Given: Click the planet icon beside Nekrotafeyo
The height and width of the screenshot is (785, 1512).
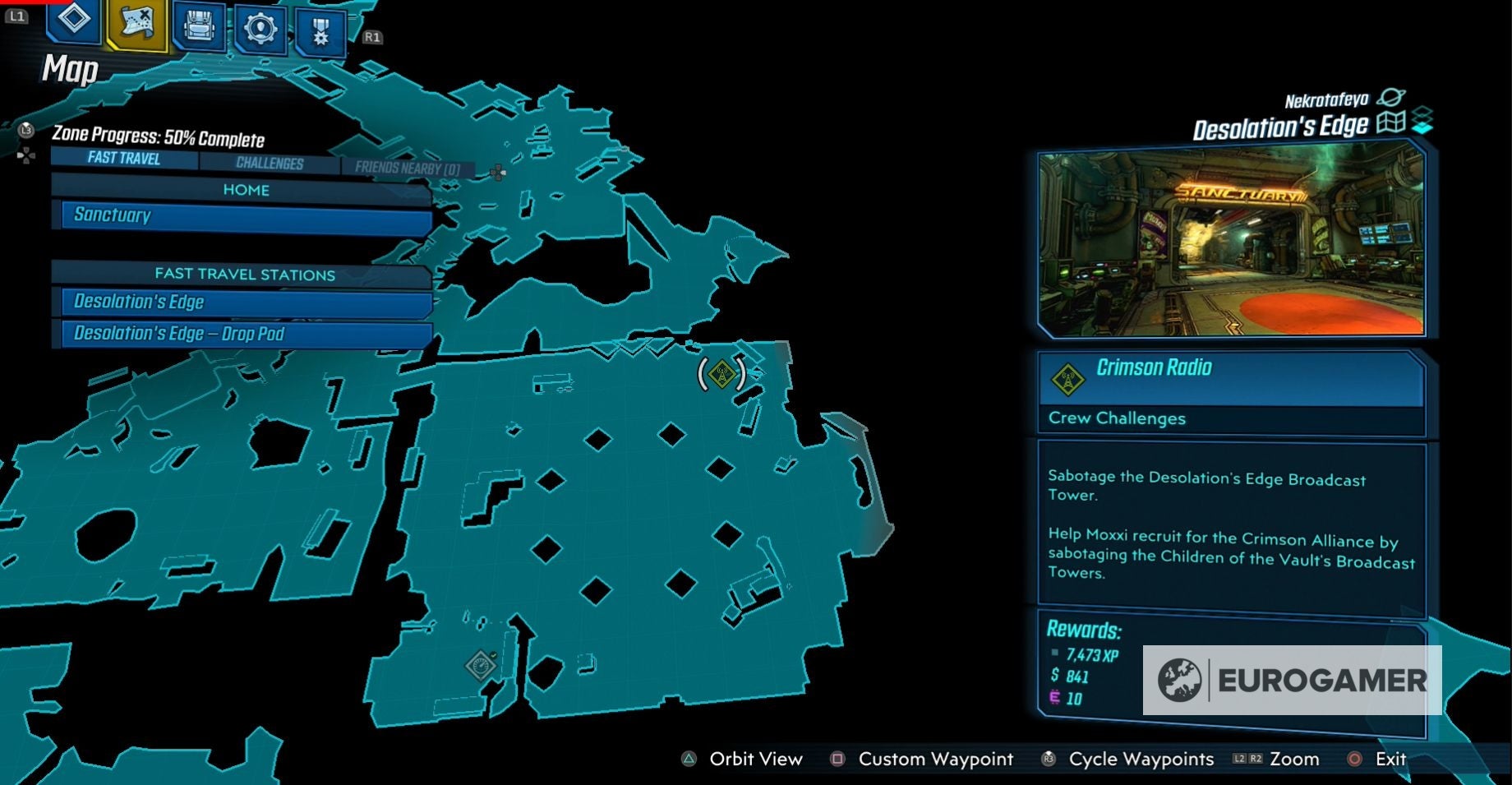Looking at the screenshot, I should (1390, 98).
